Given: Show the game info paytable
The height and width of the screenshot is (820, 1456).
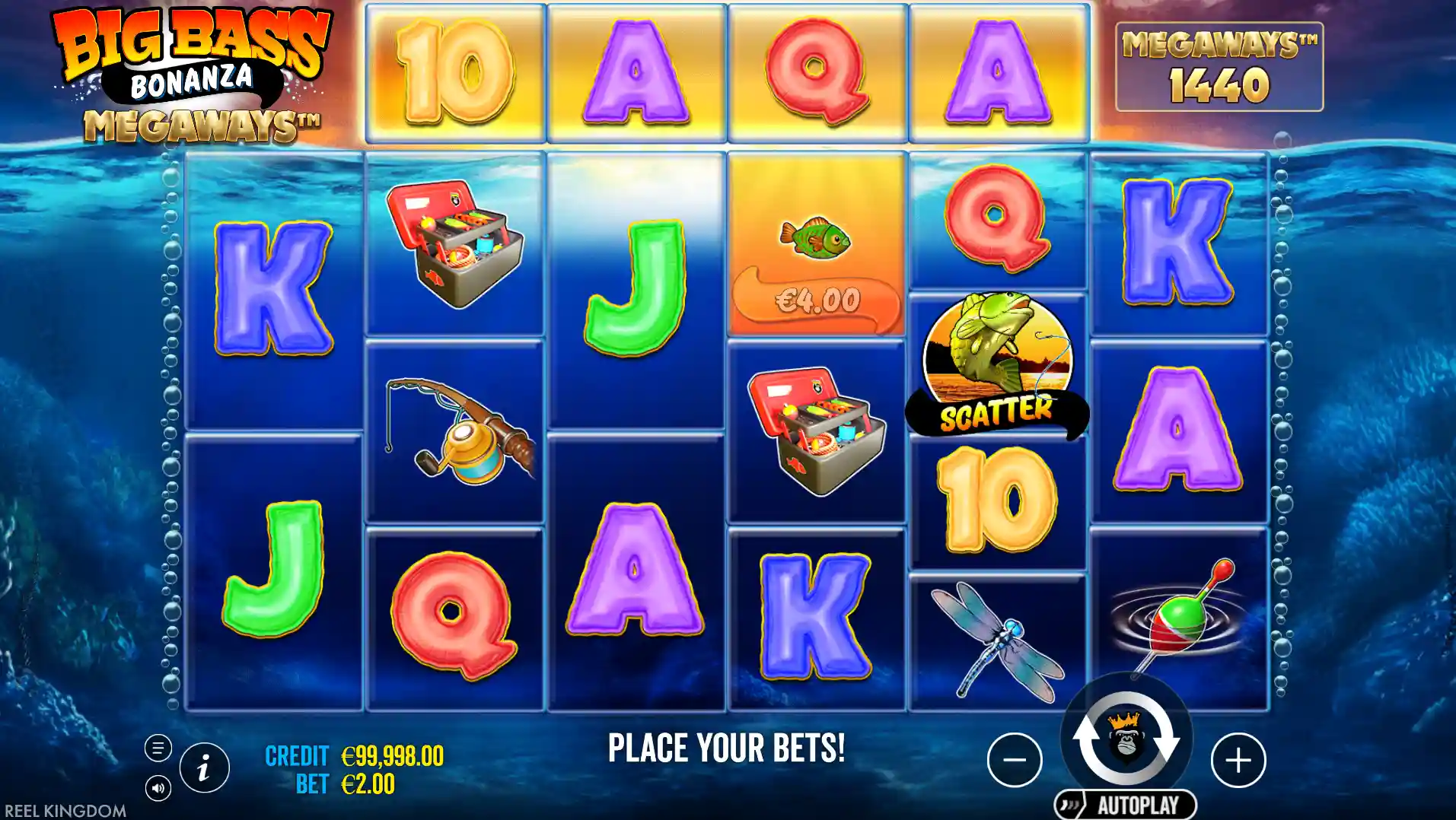Looking at the screenshot, I should pyautogui.click(x=204, y=768).
